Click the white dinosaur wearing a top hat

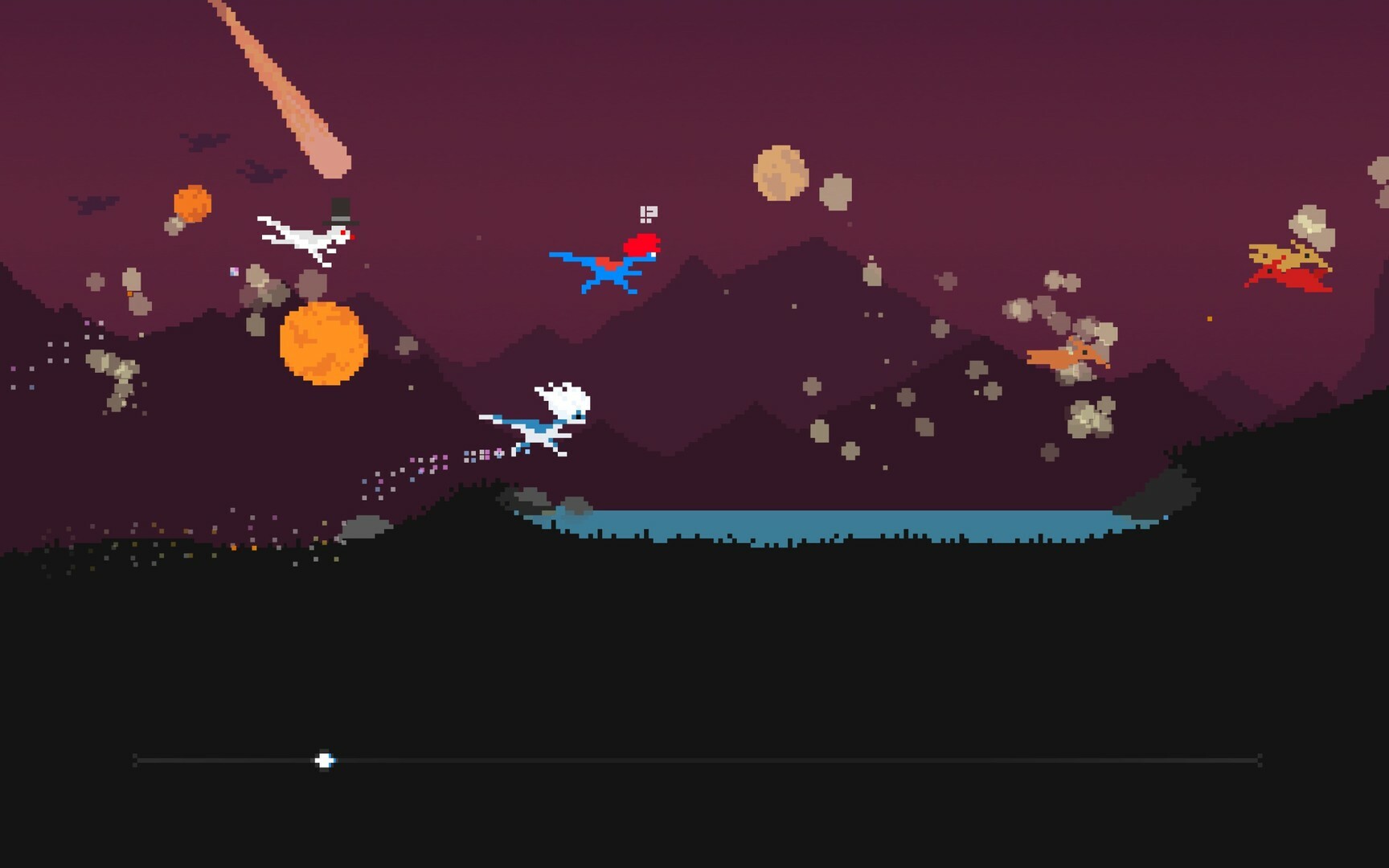313,233
